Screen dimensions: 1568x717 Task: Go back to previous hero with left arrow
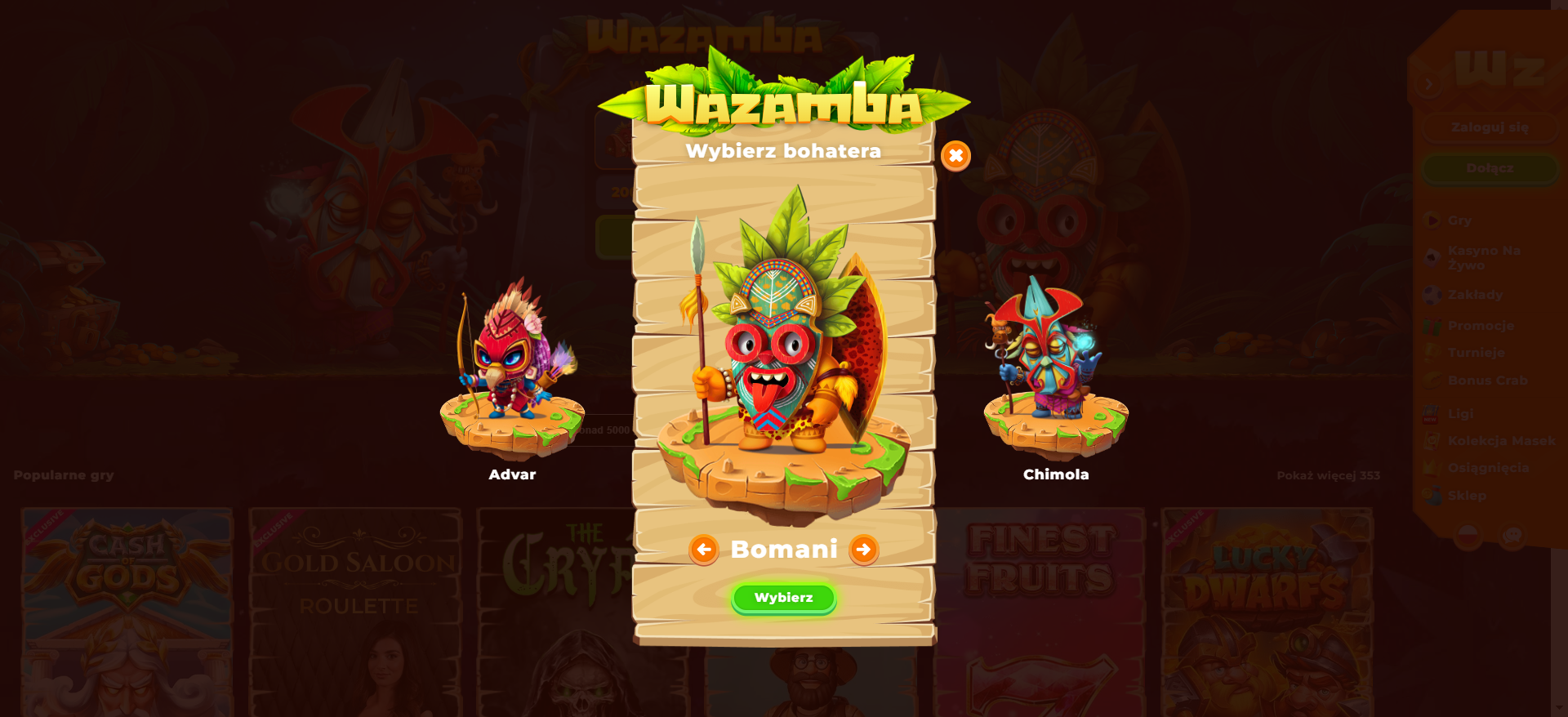click(704, 550)
